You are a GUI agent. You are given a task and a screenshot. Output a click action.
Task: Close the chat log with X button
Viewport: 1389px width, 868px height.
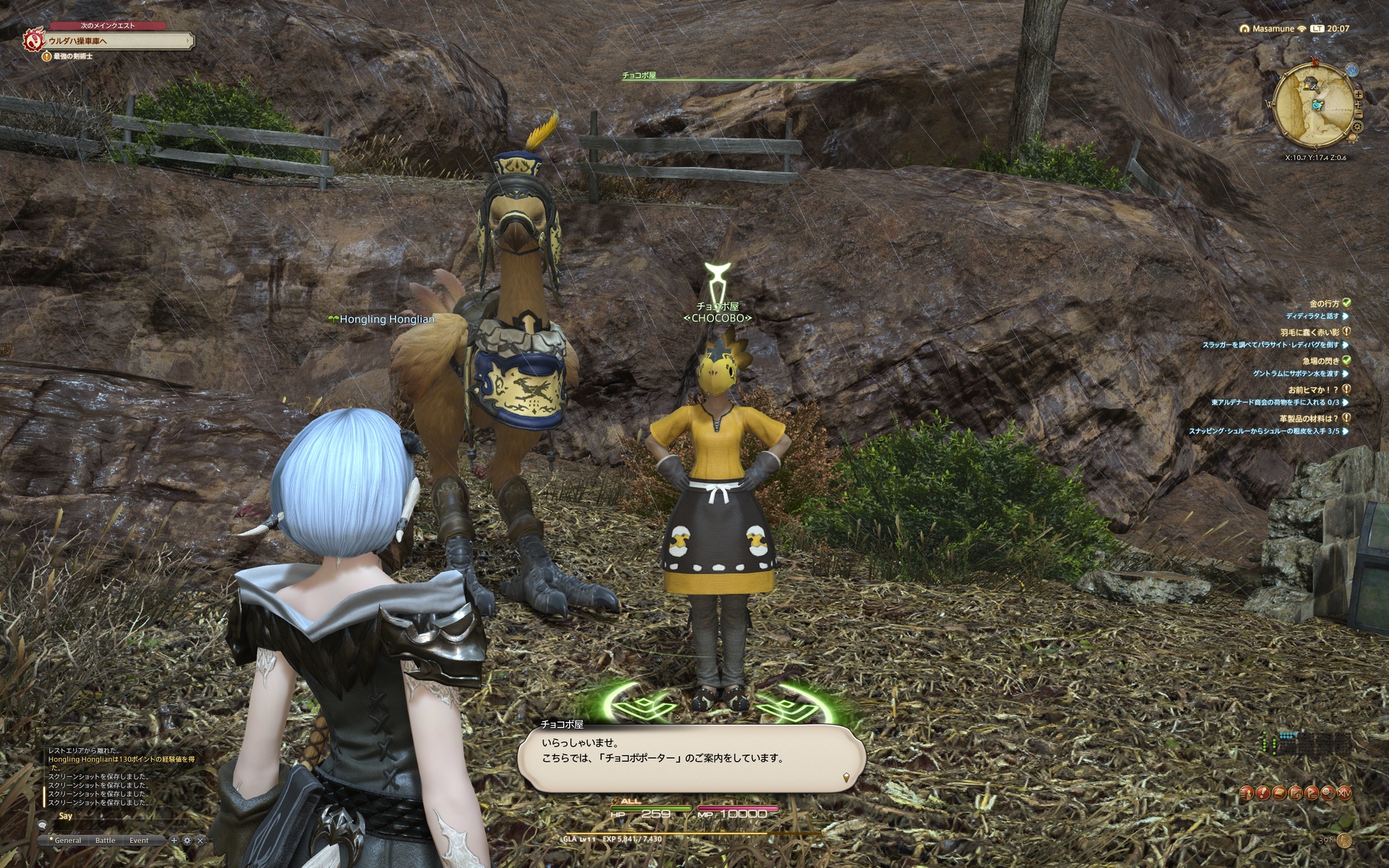[x=200, y=841]
